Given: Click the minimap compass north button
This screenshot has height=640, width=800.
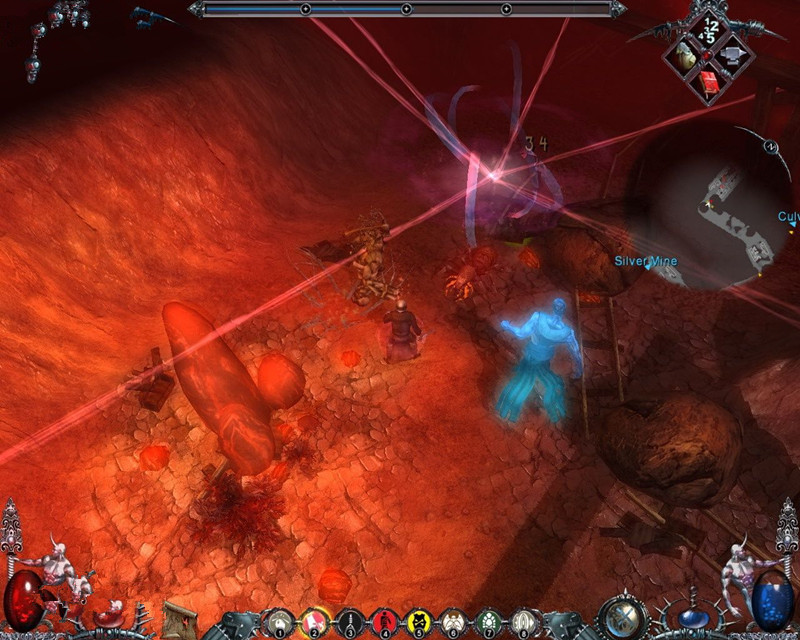Looking at the screenshot, I should (771, 146).
